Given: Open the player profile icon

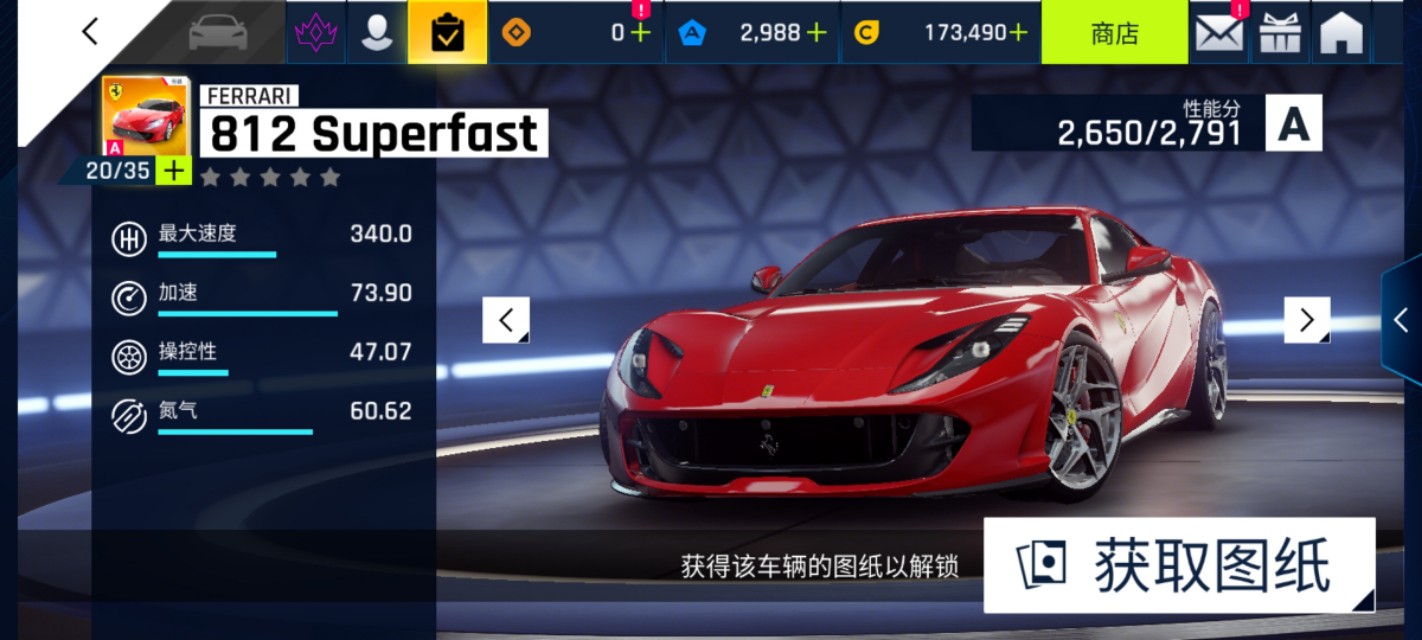Looking at the screenshot, I should tap(377, 33).
